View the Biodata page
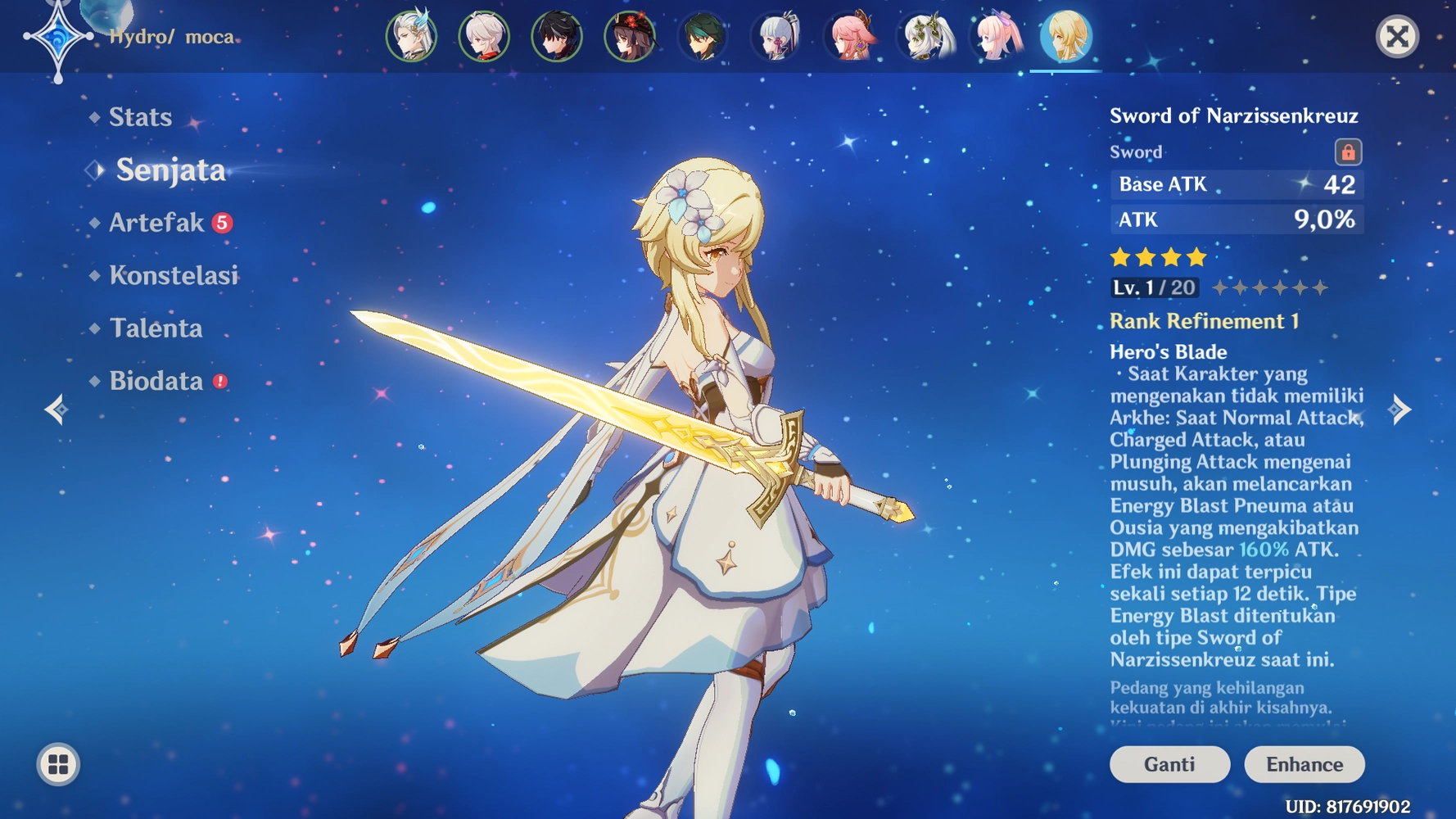The width and height of the screenshot is (1456, 819). point(156,381)
